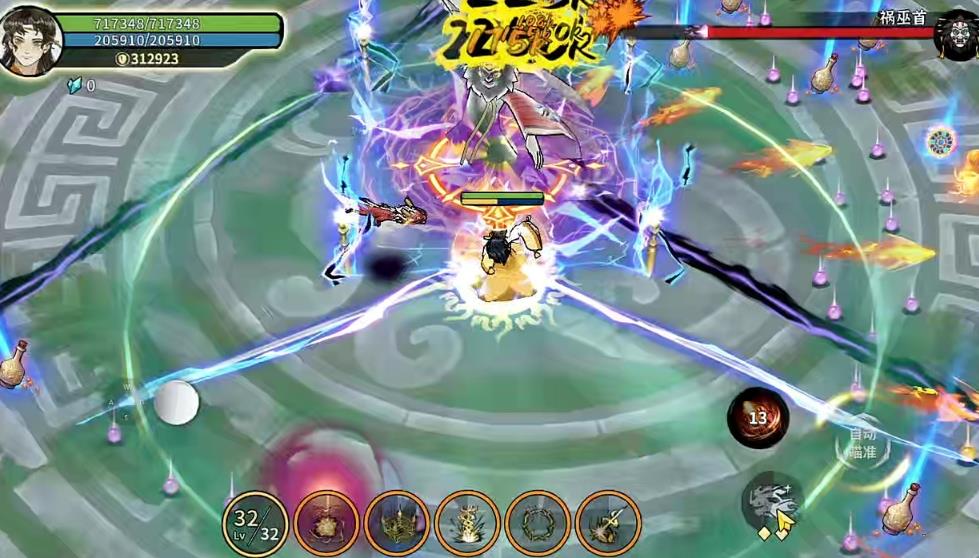
Task: Tap the player character portrait
Action: 31,40
